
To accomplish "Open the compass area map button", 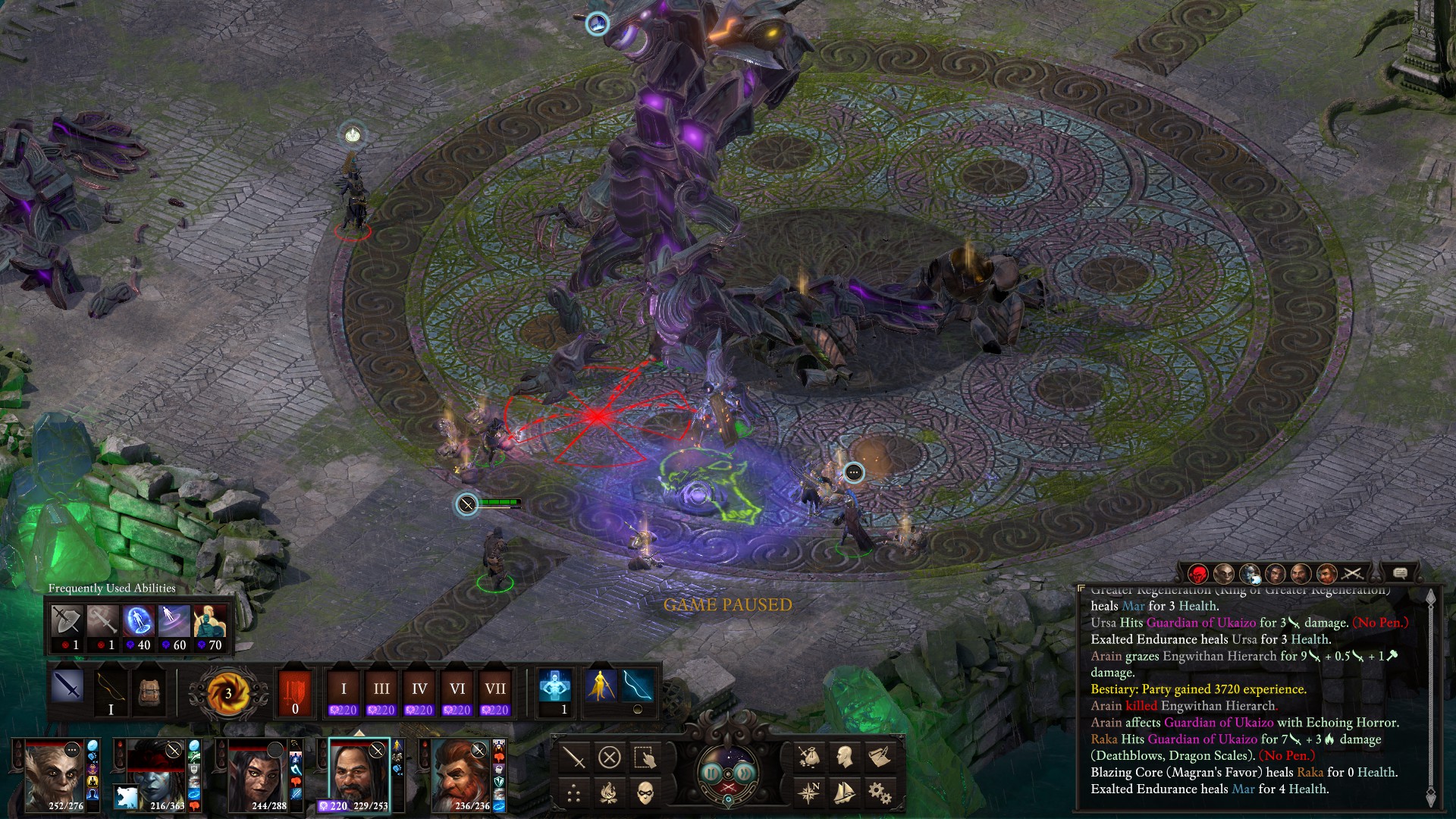I will (809, 793).
